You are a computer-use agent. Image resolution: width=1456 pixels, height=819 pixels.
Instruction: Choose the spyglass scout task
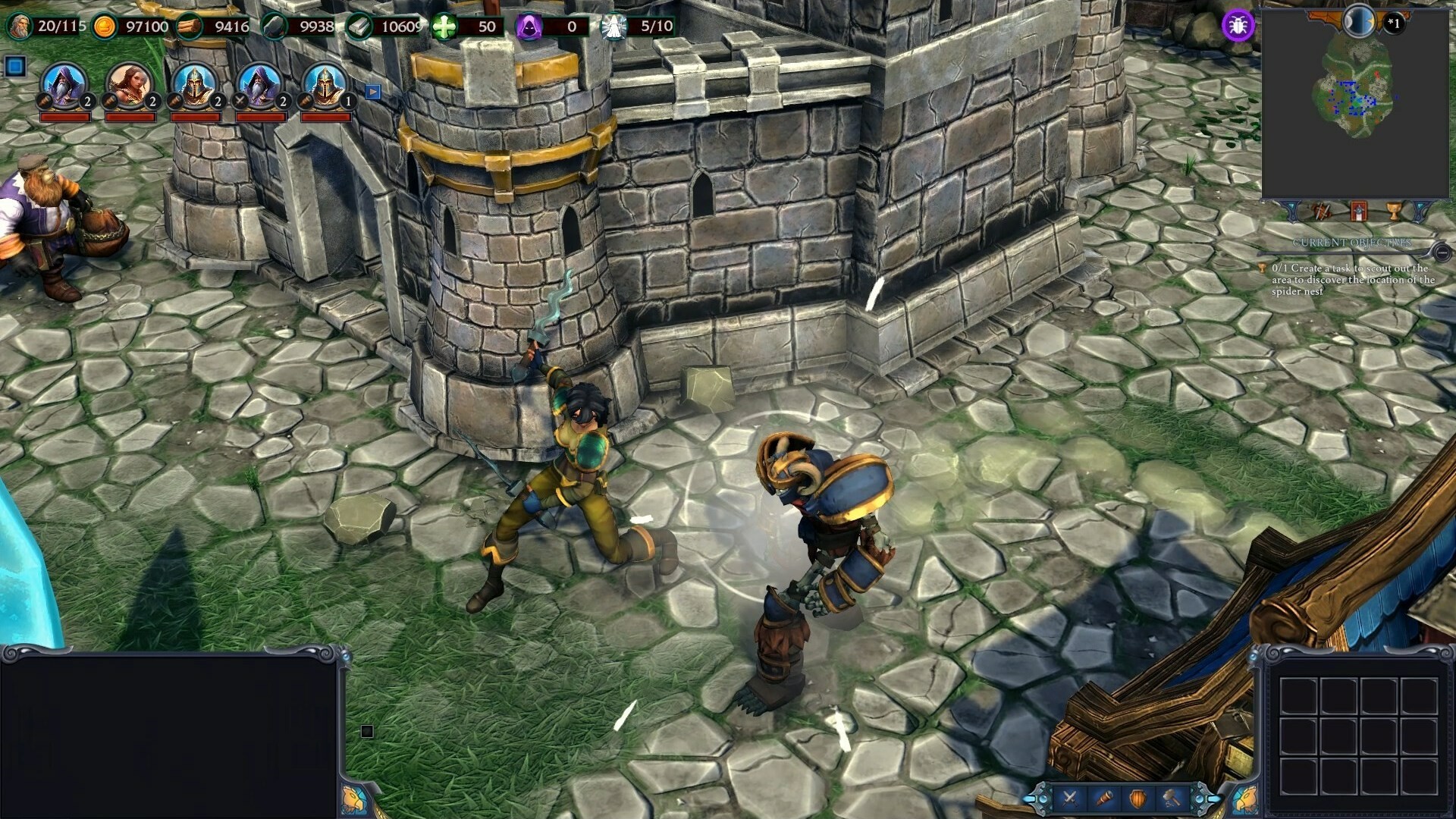[x=1104, y=798]
